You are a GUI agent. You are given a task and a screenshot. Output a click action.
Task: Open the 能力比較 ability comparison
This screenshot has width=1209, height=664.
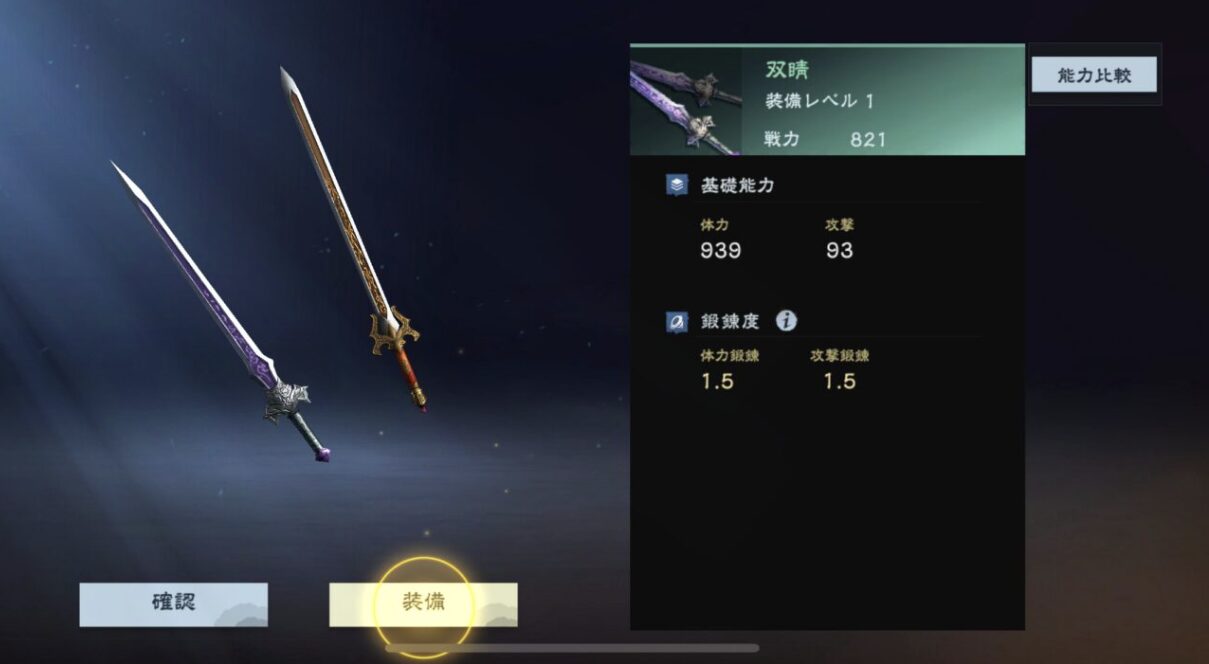coord(1093,75)
